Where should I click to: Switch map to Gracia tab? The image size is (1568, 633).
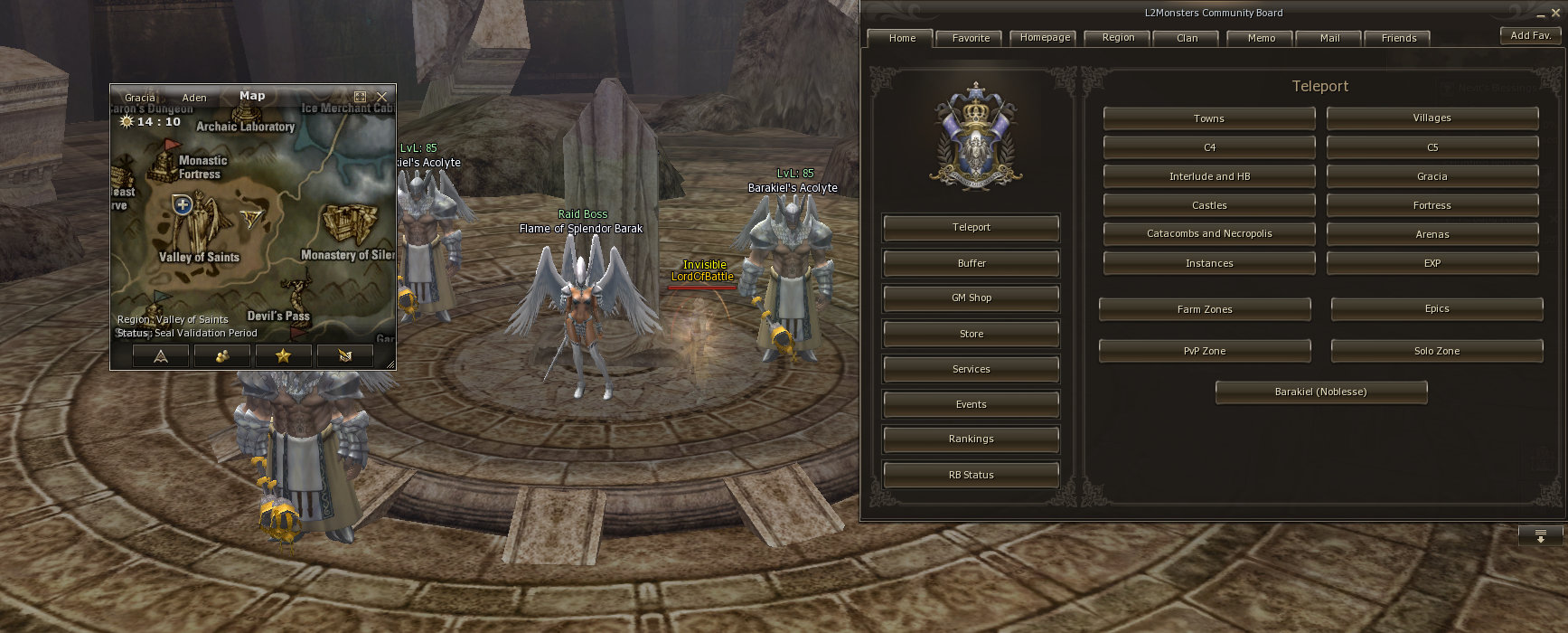[140, 98]
